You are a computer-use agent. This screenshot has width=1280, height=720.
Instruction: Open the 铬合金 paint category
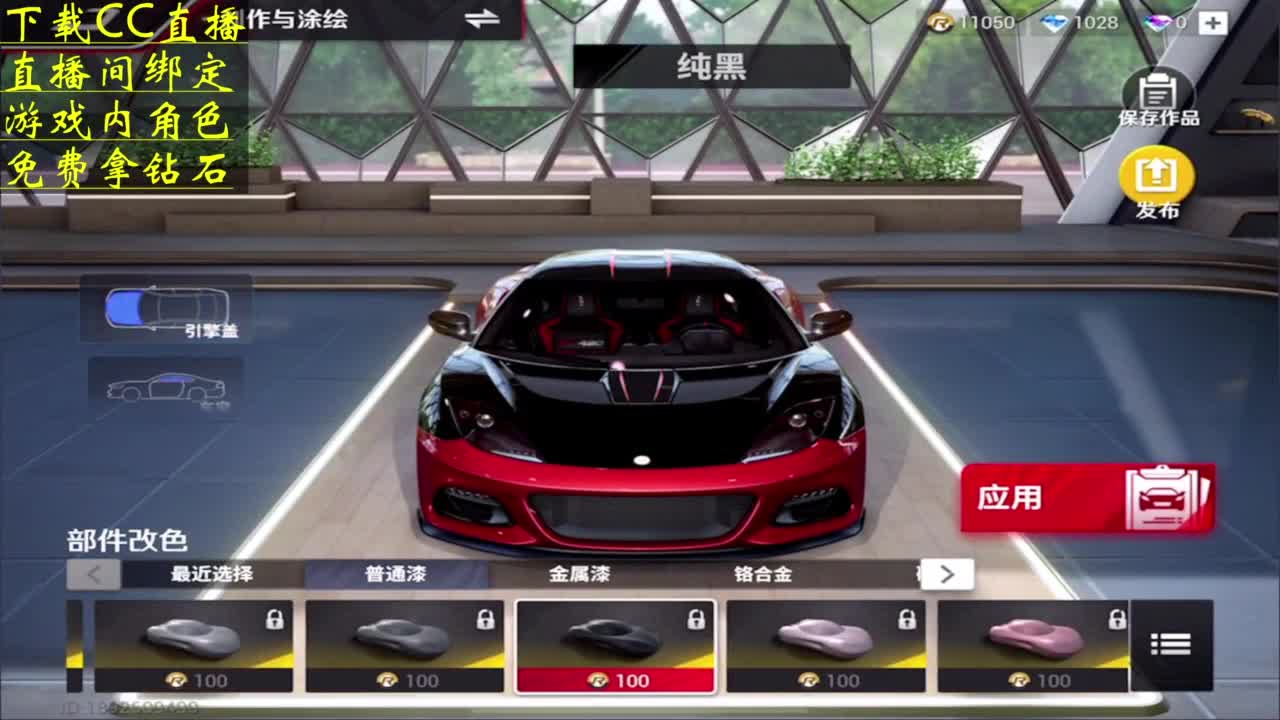[760, 573]
